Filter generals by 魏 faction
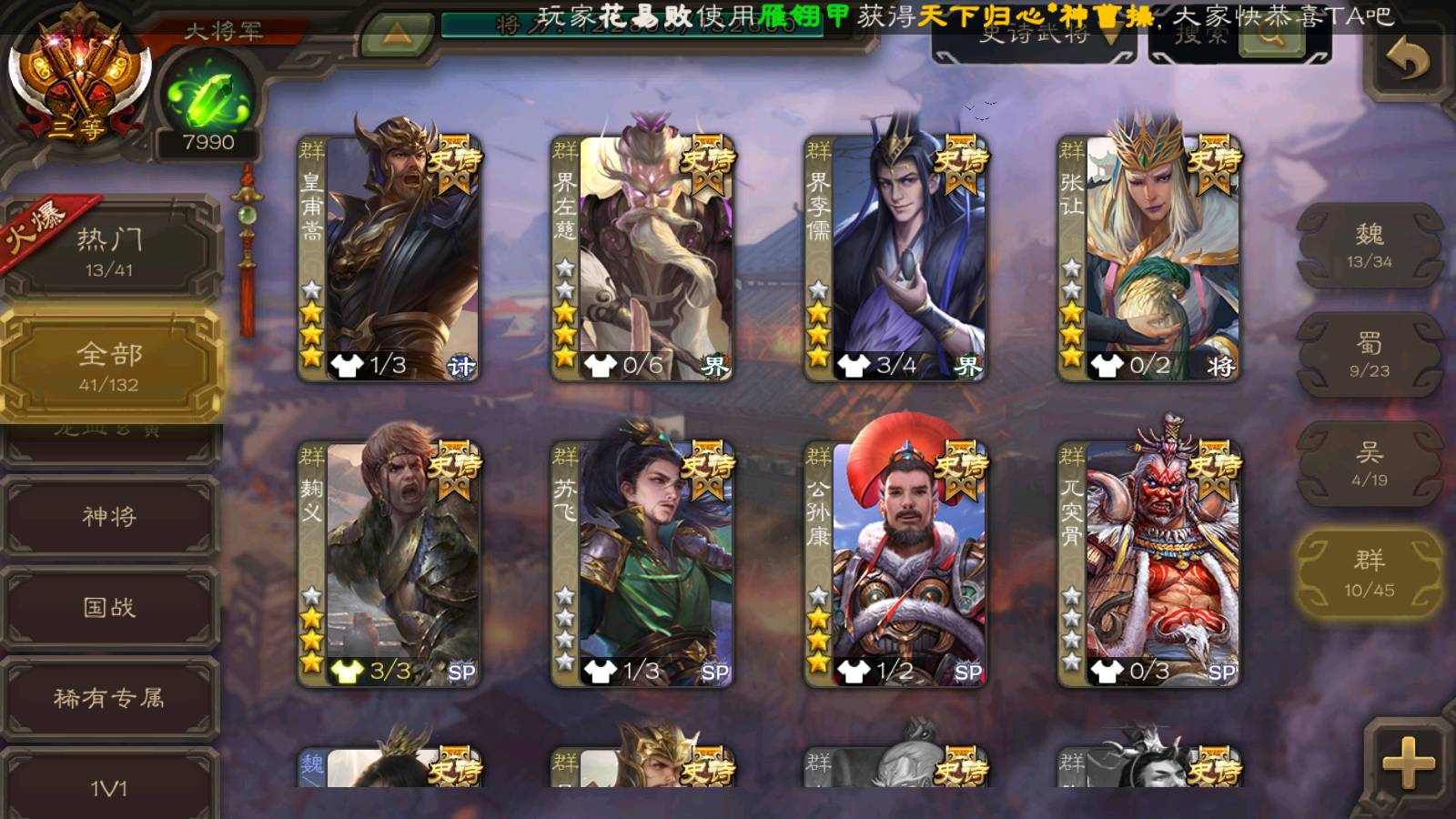Screen dimensions: 1456x819 [x=1370, y=246]
